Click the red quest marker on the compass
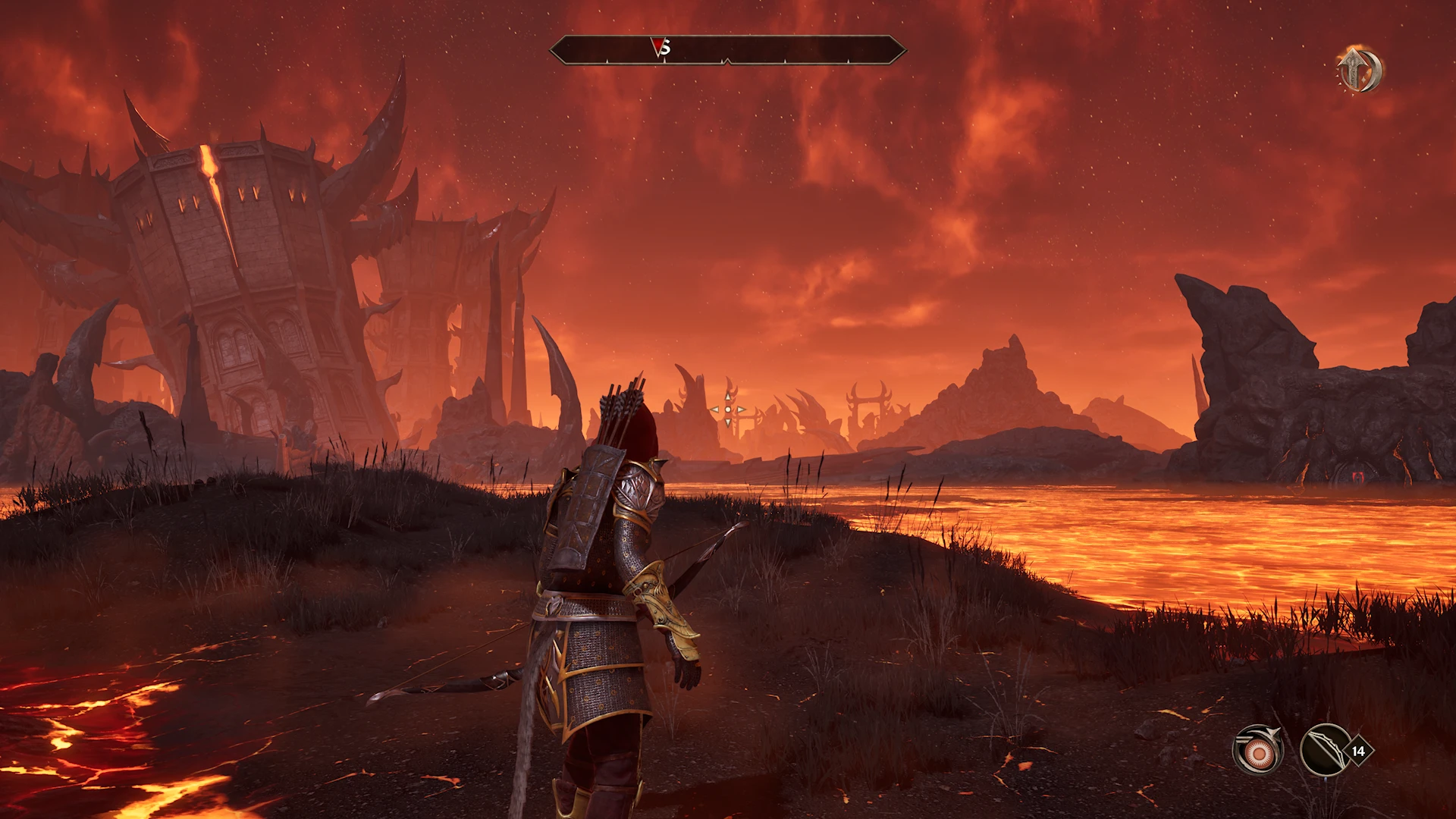Image resolution: width=1456 pixels, height=819 pixels. 657,47
